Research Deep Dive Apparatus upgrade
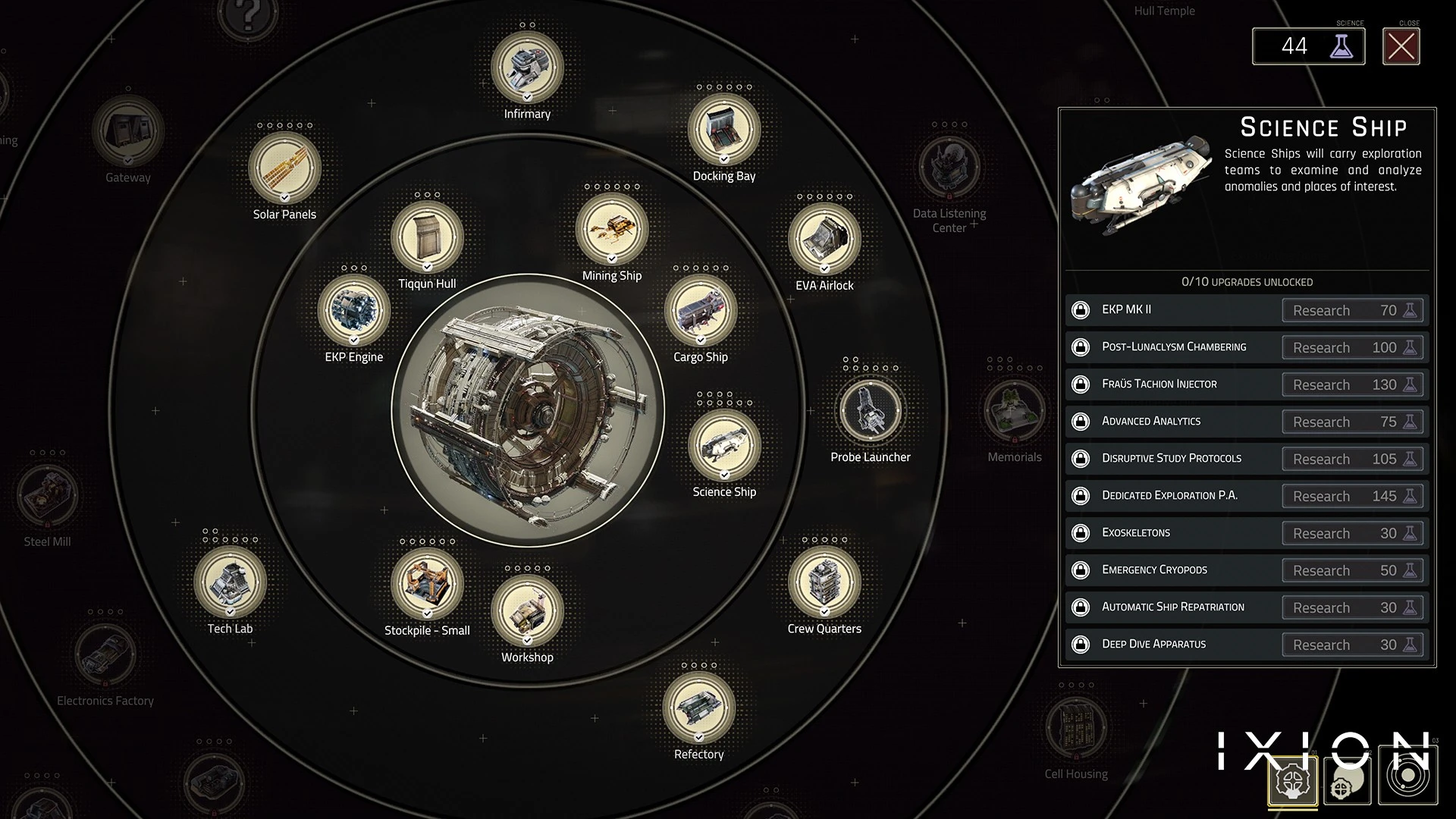 pos(1352,645)
